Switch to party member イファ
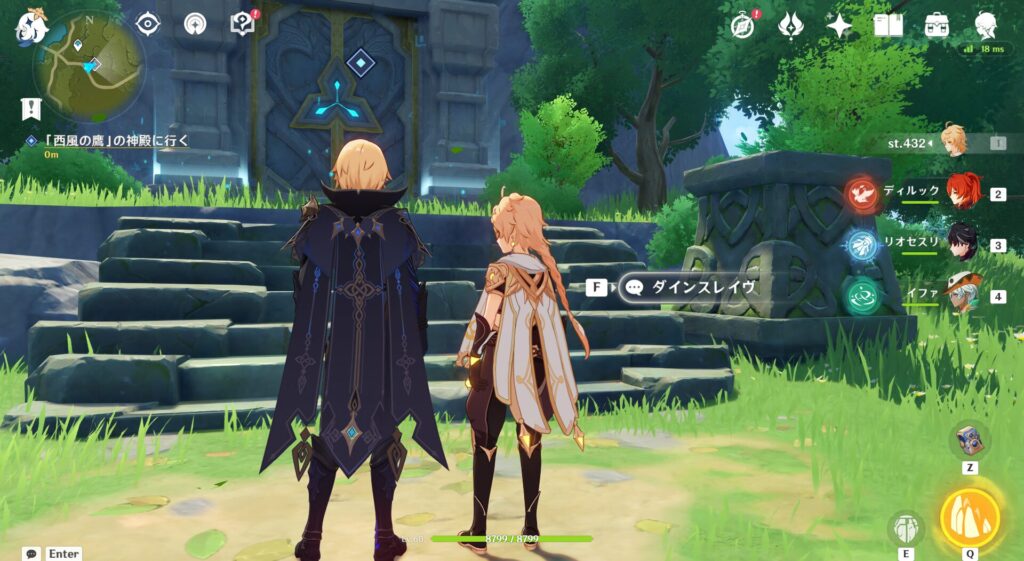 pos(960,296)
